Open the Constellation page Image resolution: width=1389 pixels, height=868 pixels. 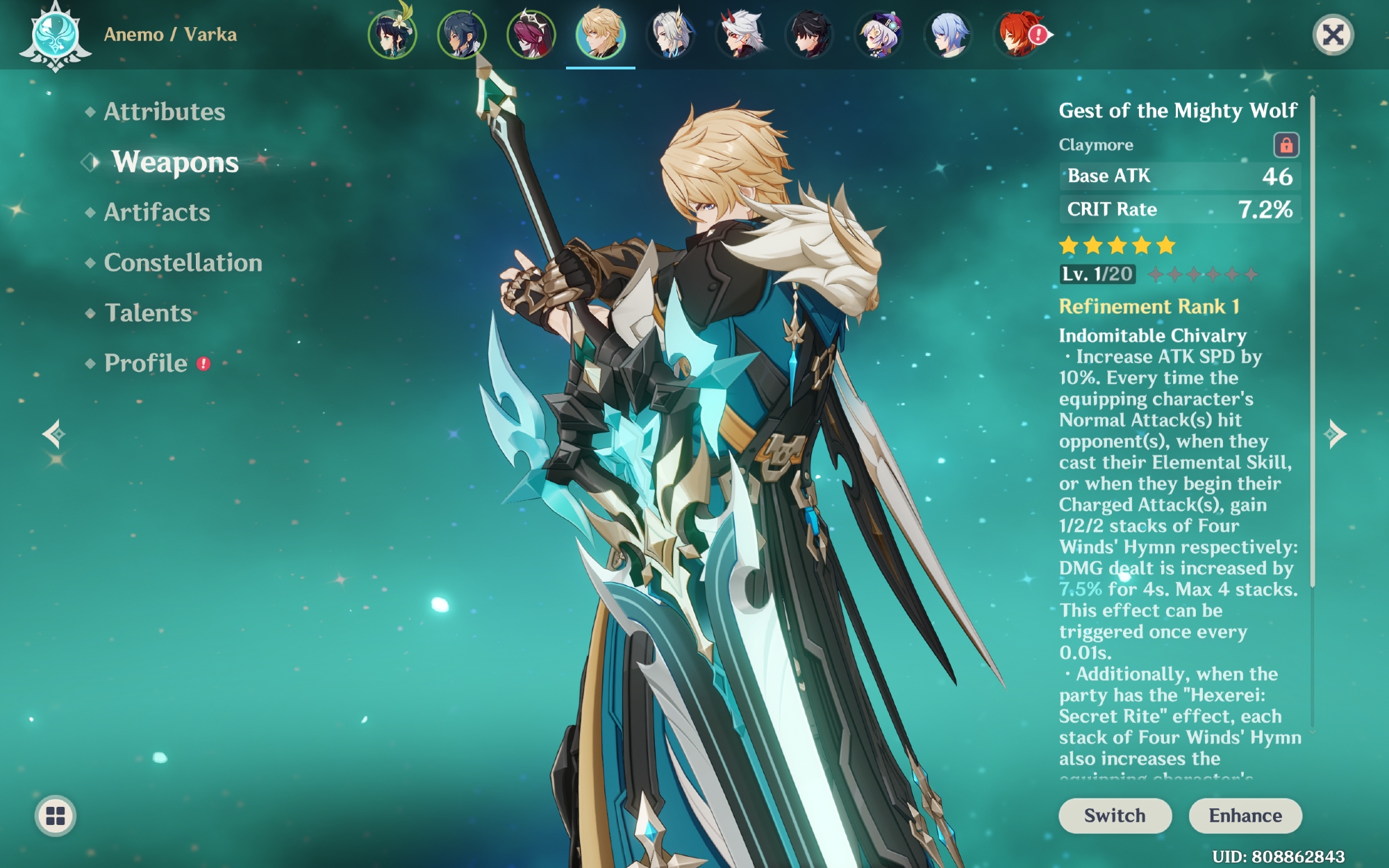183,262
